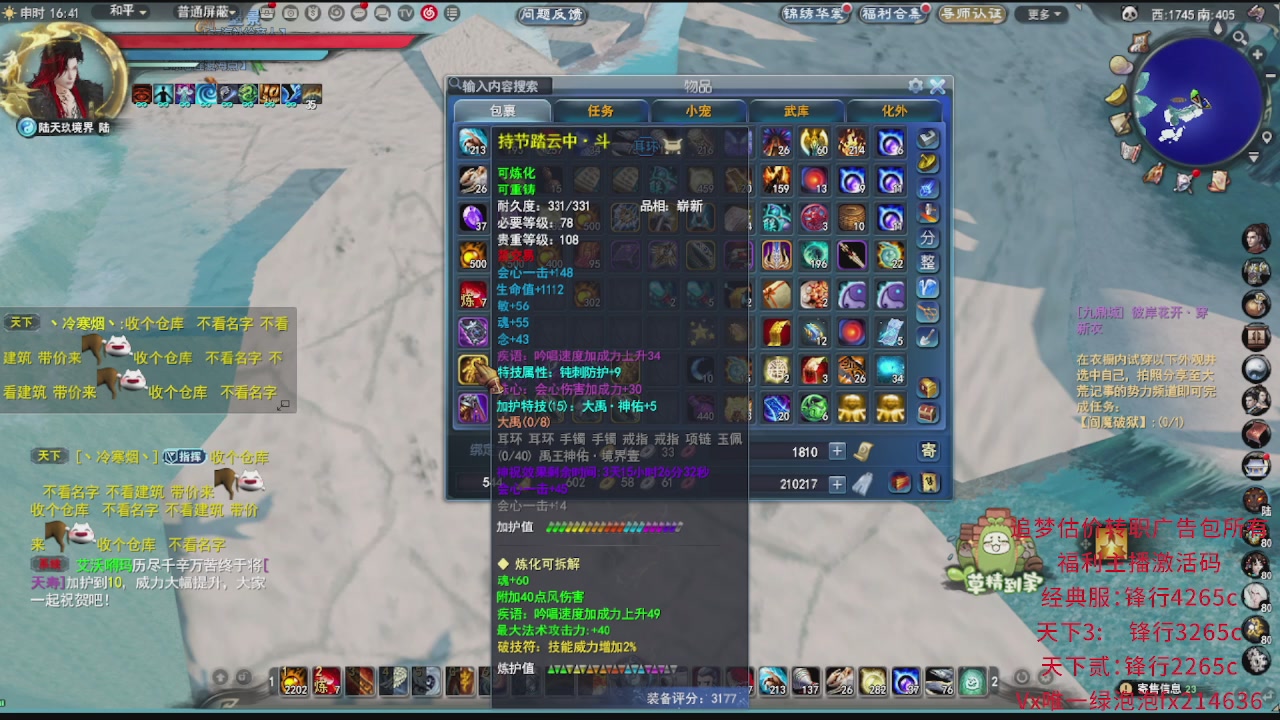
Task: Switch to the 任务 quest tab
Action: pyautogui.click(x=600, y=111)
